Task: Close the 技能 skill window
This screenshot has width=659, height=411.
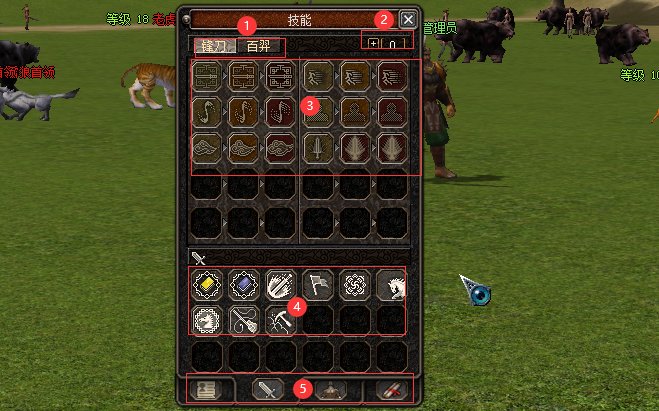Action: click(x=407, y=19)
